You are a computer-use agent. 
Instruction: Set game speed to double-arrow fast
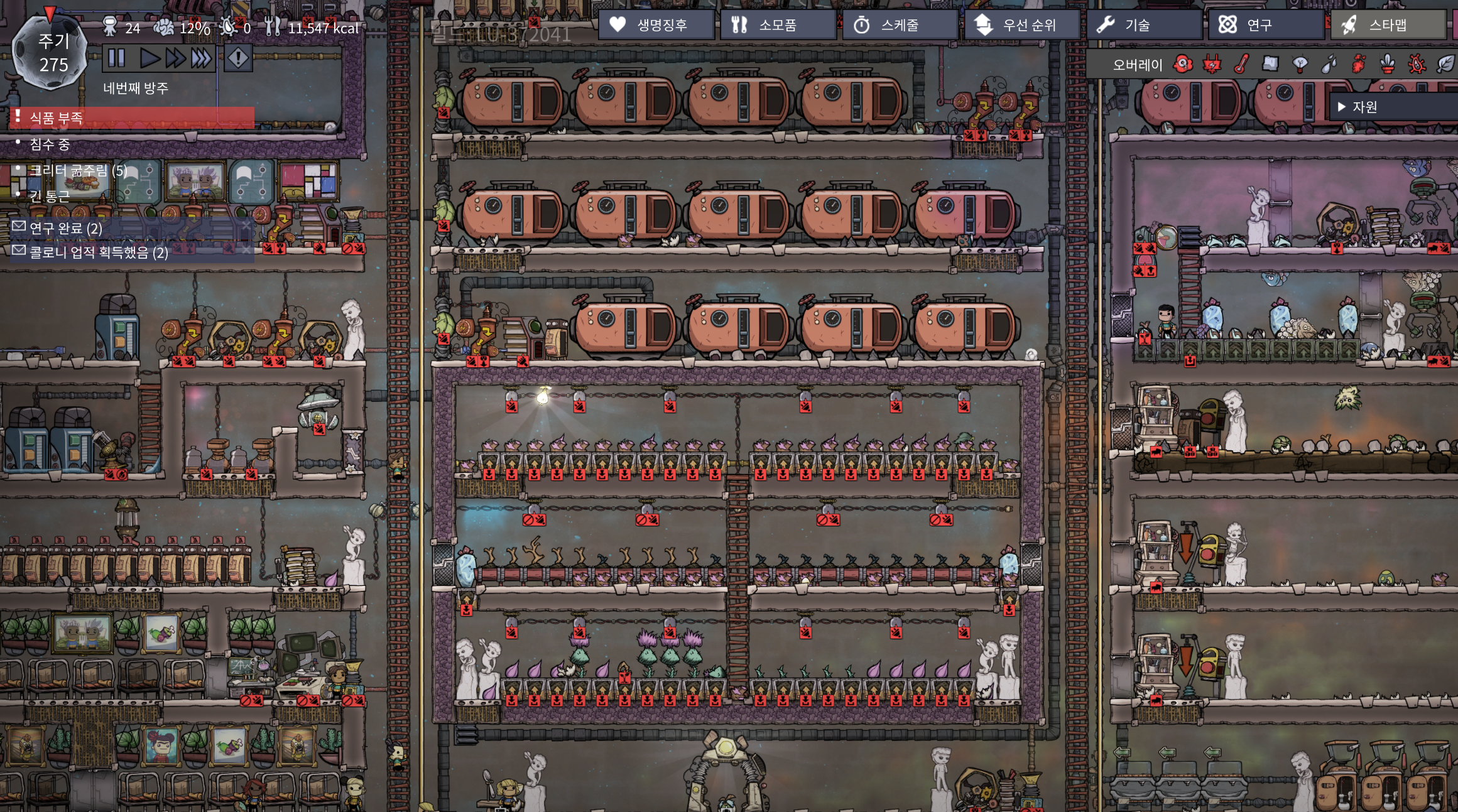pos(175,58)
